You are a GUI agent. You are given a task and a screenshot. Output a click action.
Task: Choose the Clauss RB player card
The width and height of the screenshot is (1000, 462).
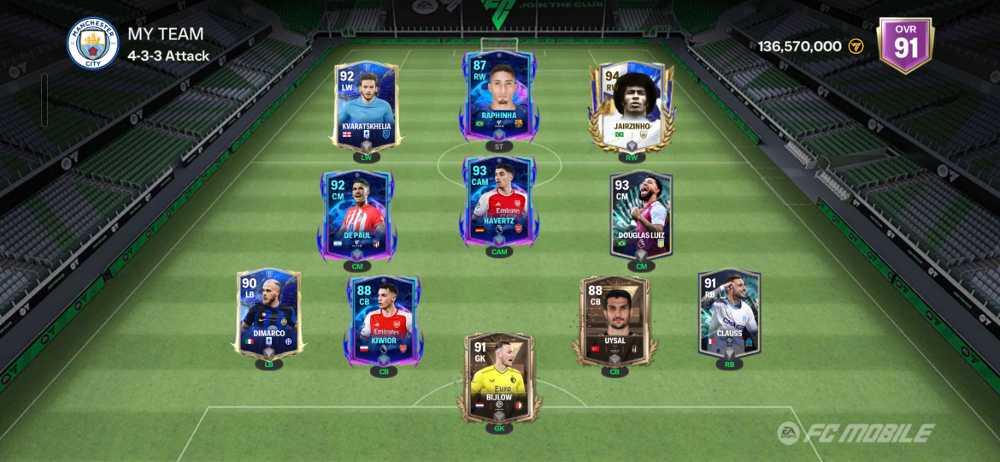729,312
